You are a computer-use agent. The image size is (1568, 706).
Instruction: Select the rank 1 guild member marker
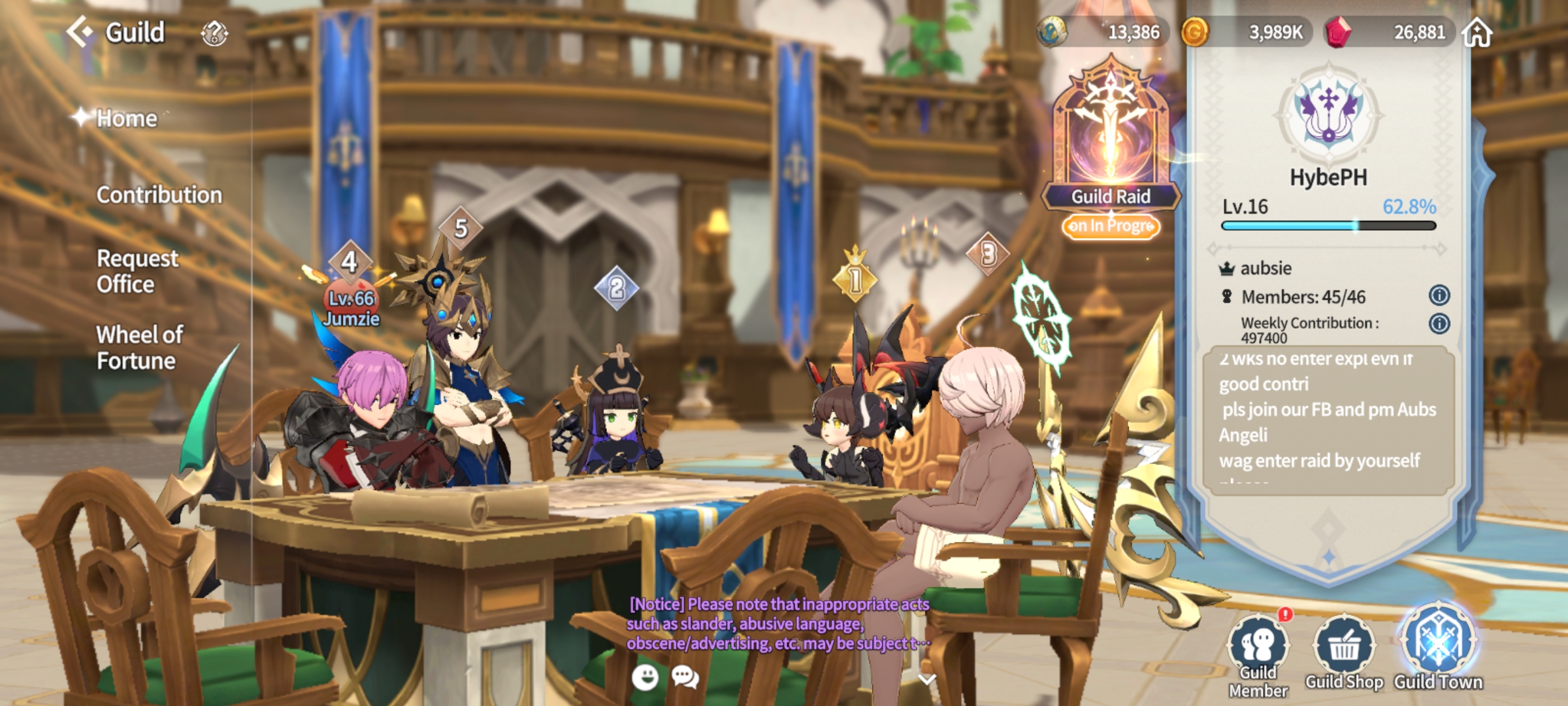point(855,279)
